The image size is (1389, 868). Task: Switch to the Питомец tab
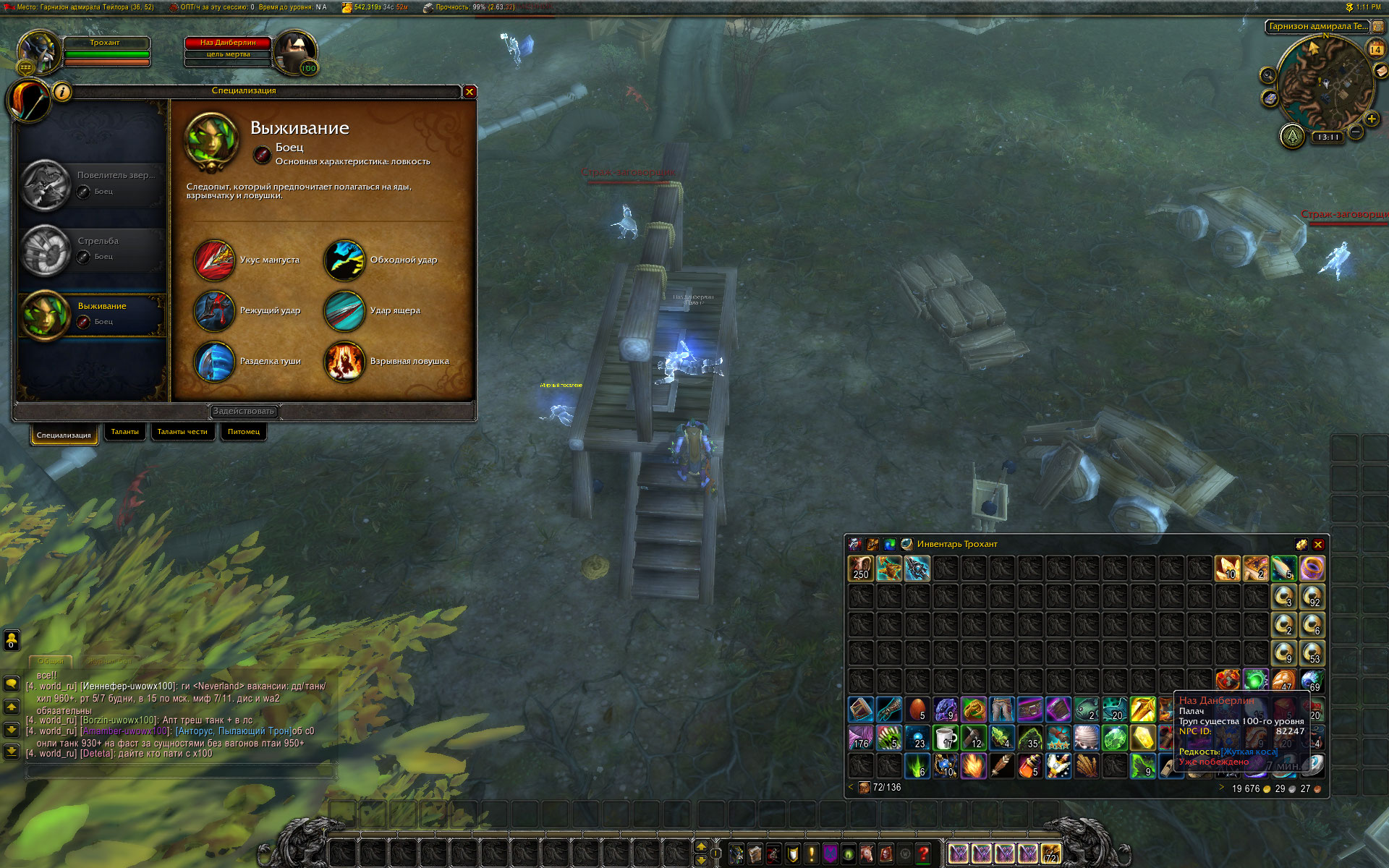(244, 432)
